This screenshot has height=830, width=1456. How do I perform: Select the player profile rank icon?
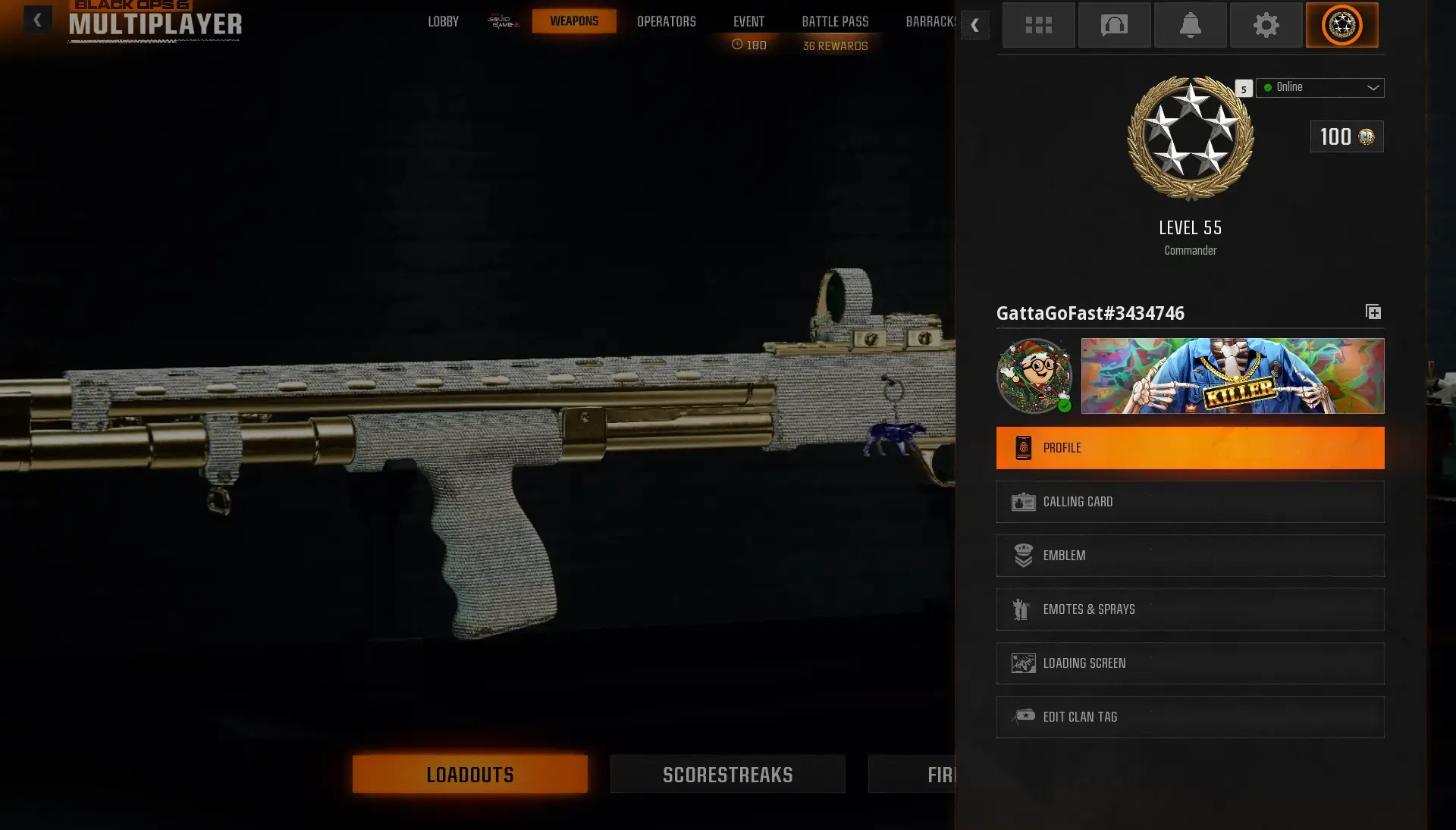(x=1342, y=25)
